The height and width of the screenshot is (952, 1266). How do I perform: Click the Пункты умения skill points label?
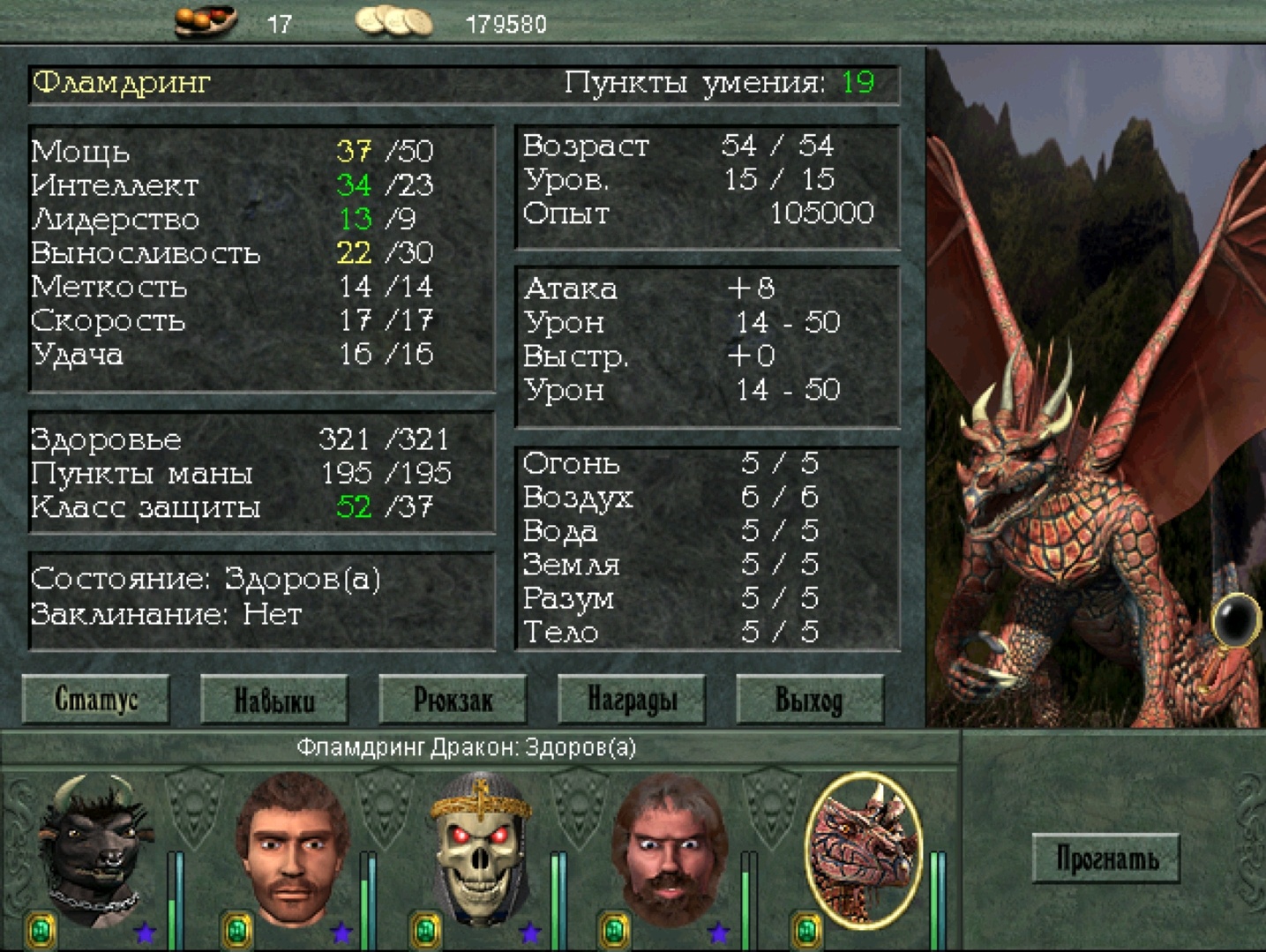pos(694,83)
